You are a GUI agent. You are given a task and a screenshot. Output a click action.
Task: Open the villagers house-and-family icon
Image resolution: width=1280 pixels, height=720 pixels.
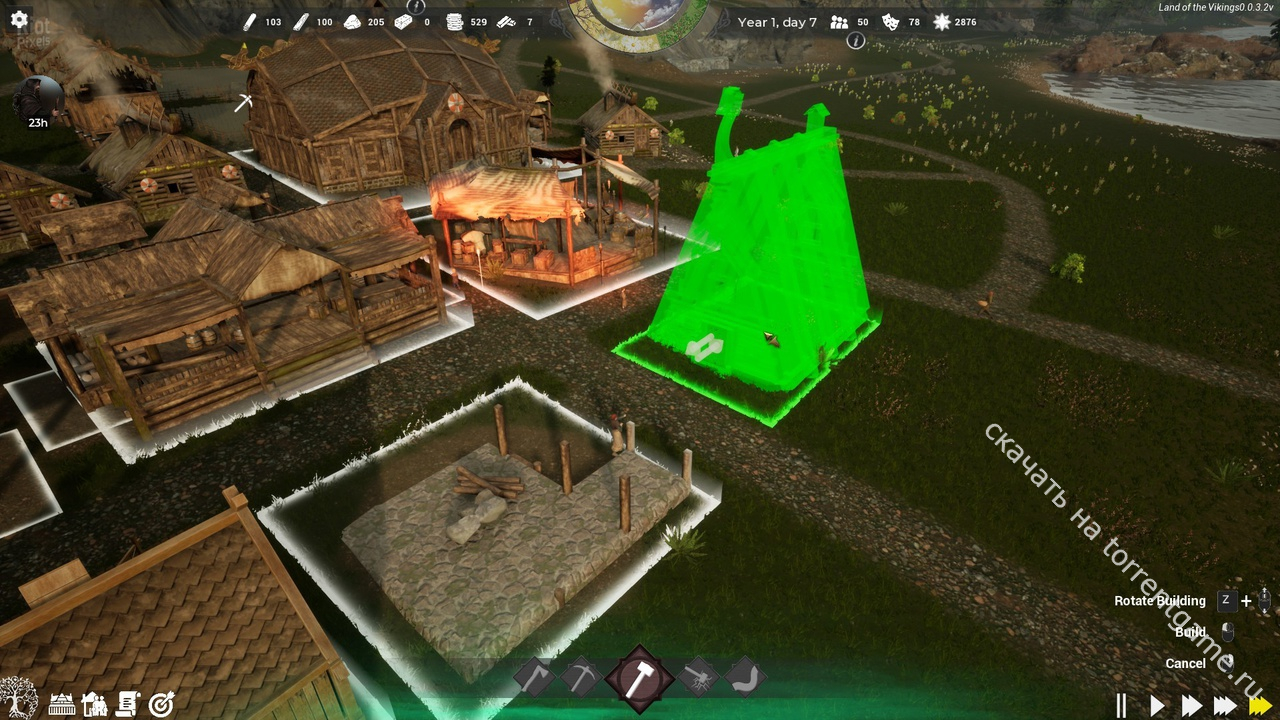coord(94,704)
